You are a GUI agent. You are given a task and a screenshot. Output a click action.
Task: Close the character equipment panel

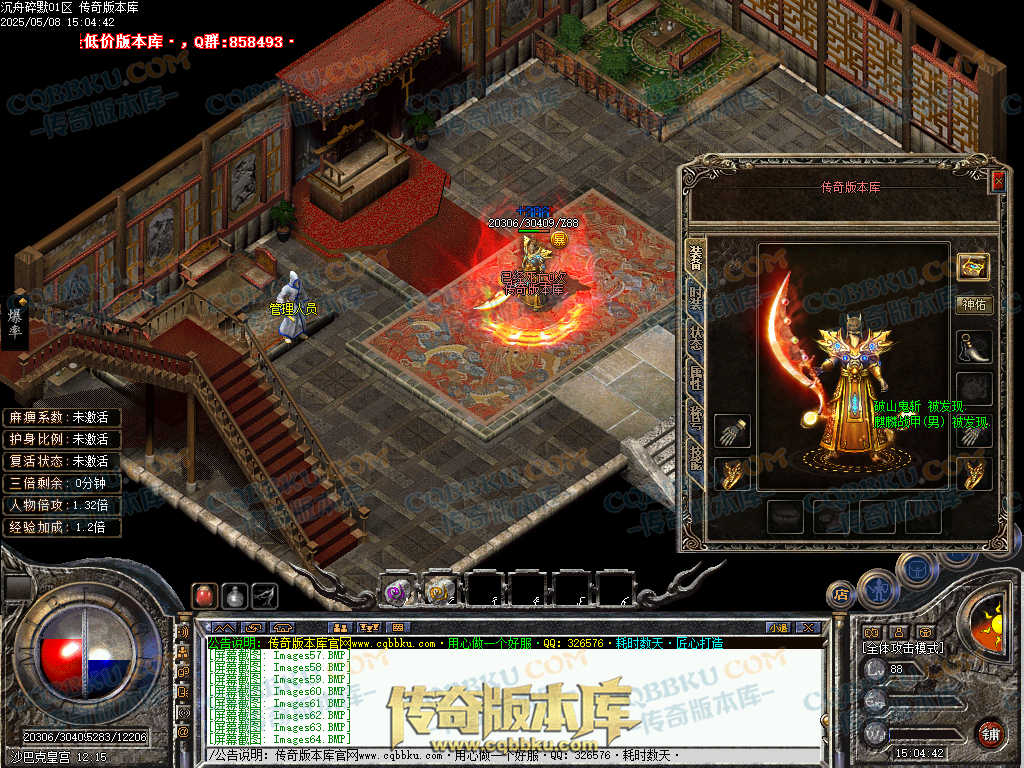pos(997,181)
